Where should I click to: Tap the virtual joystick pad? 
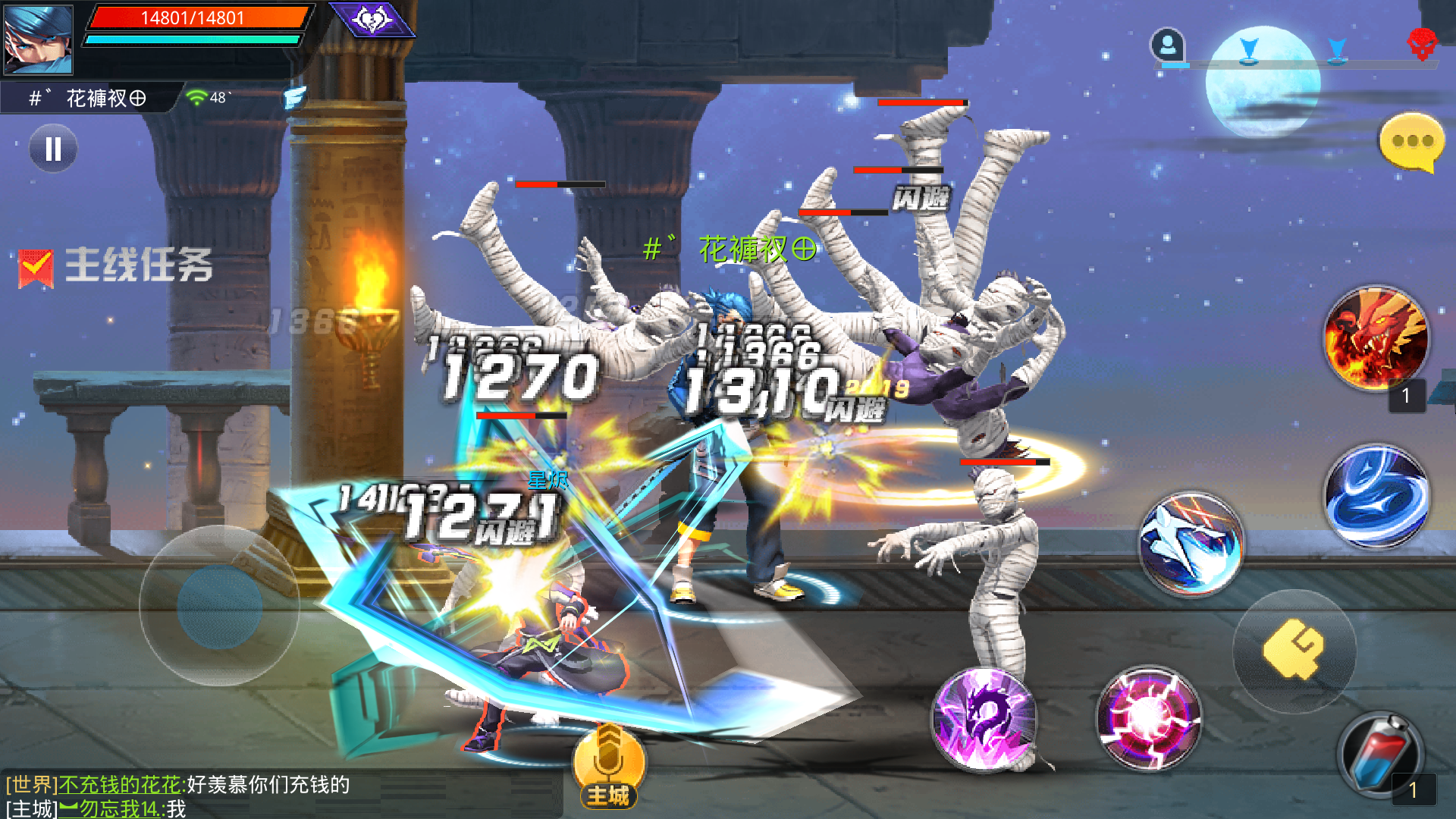pyautogui.click(x=220, y=605)
